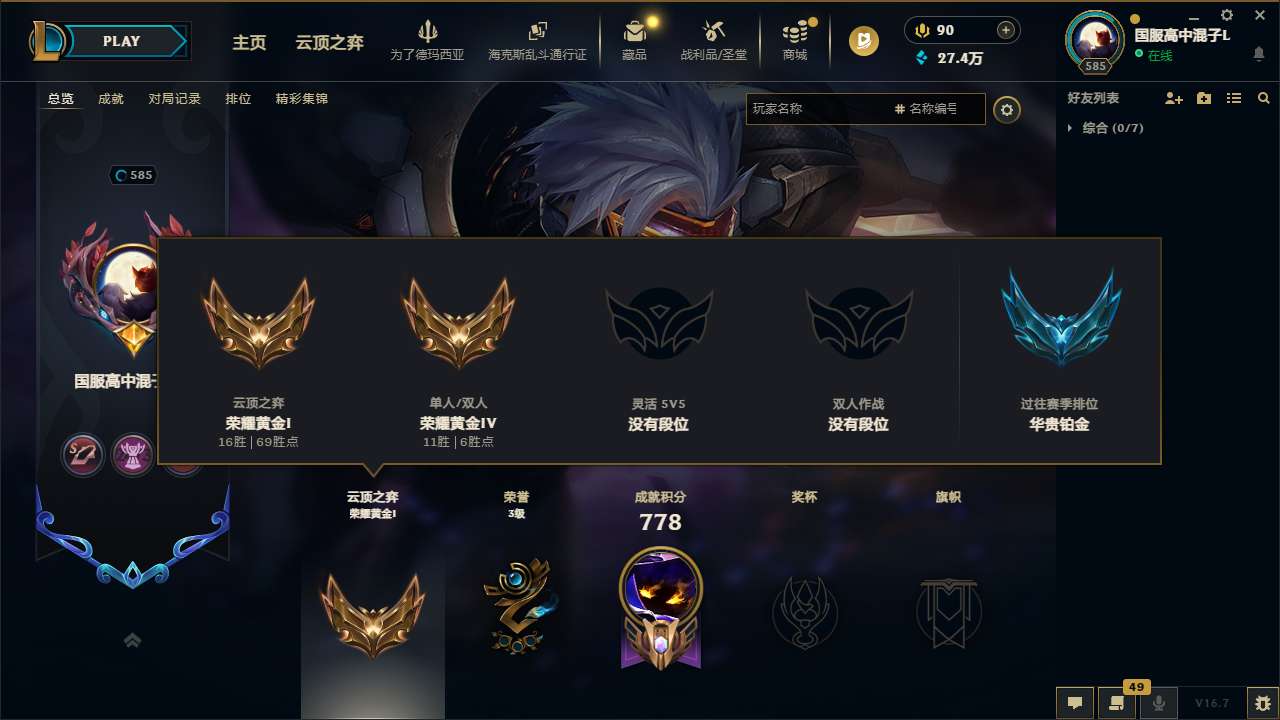1280x720 pixels.
Task: Open the gear icon beside player search
Action: [x=1007, y=110]
